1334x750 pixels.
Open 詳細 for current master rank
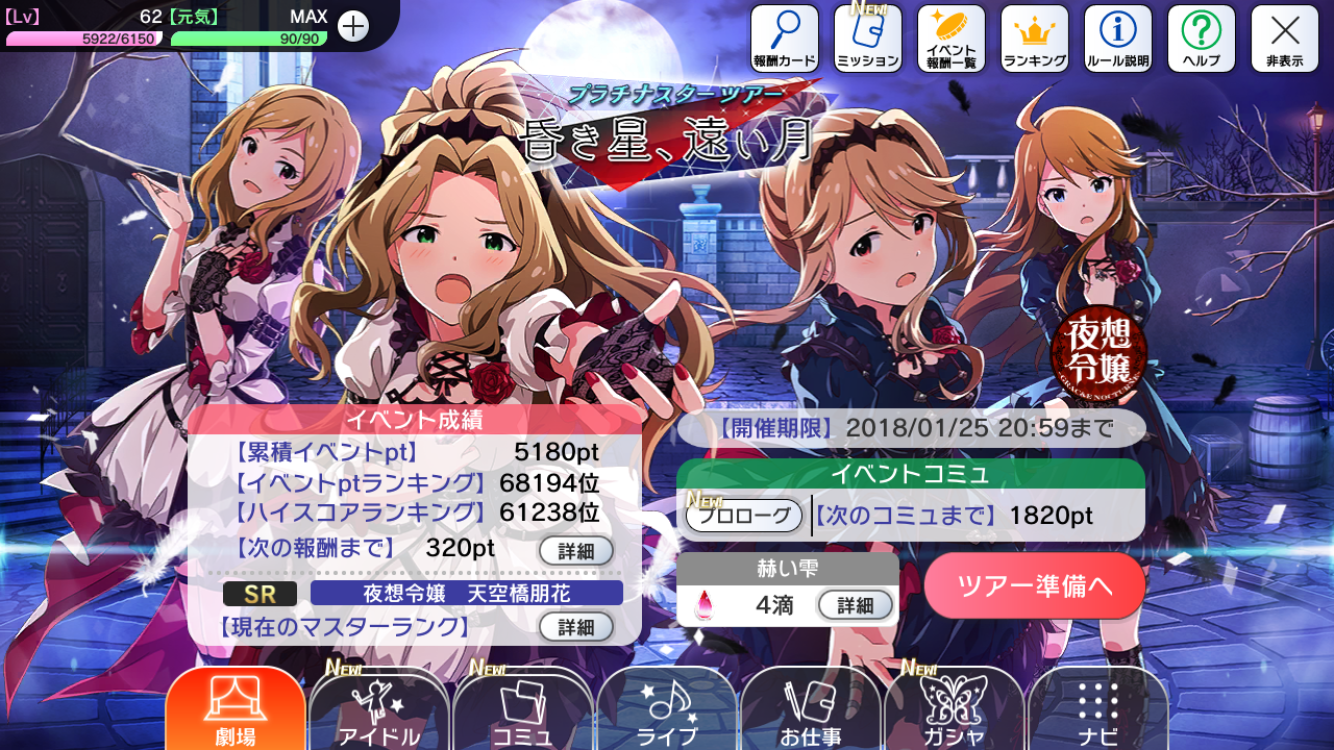coord(576,627)
